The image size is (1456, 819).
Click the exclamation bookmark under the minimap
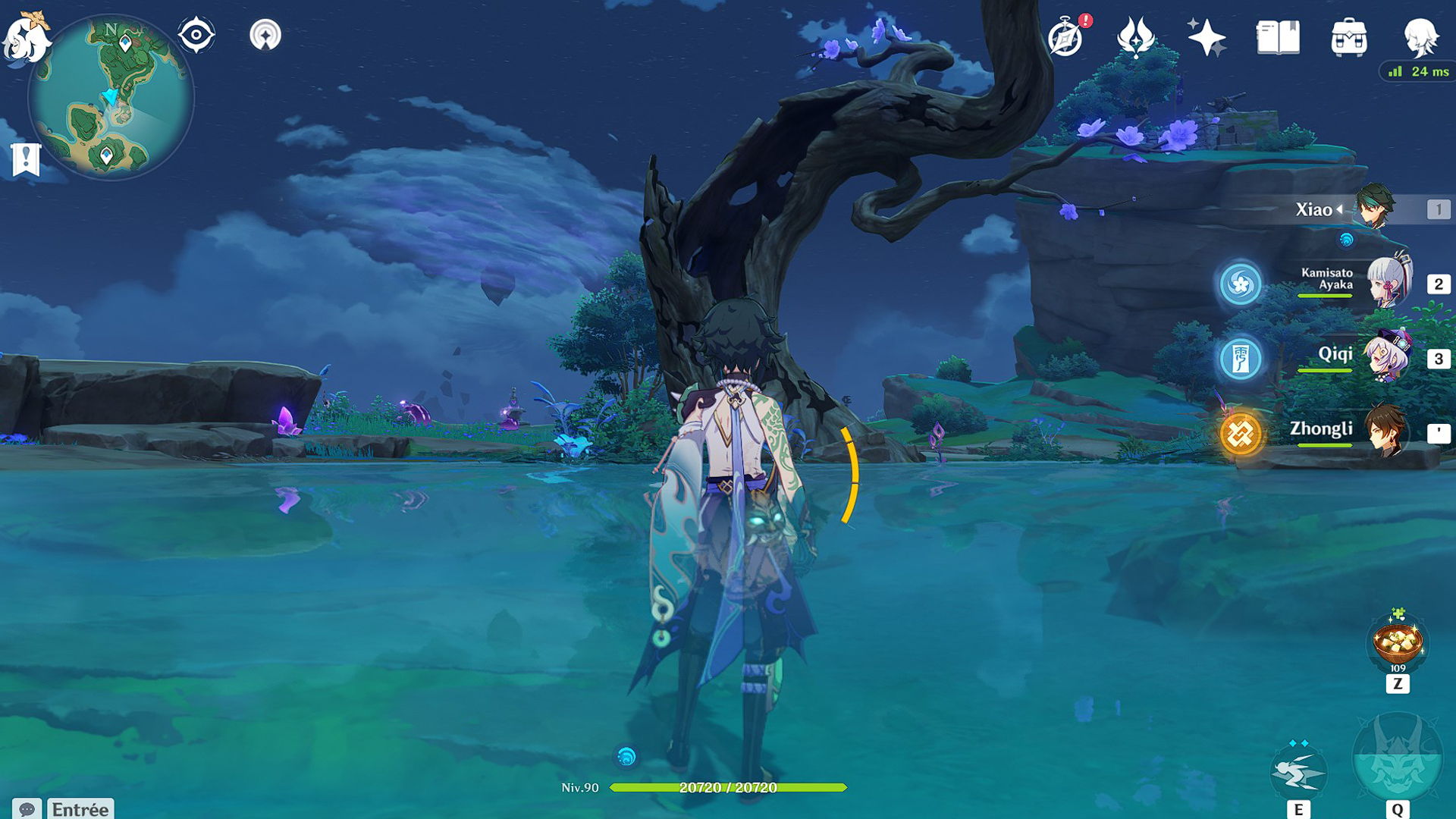[x=26, y=158]
